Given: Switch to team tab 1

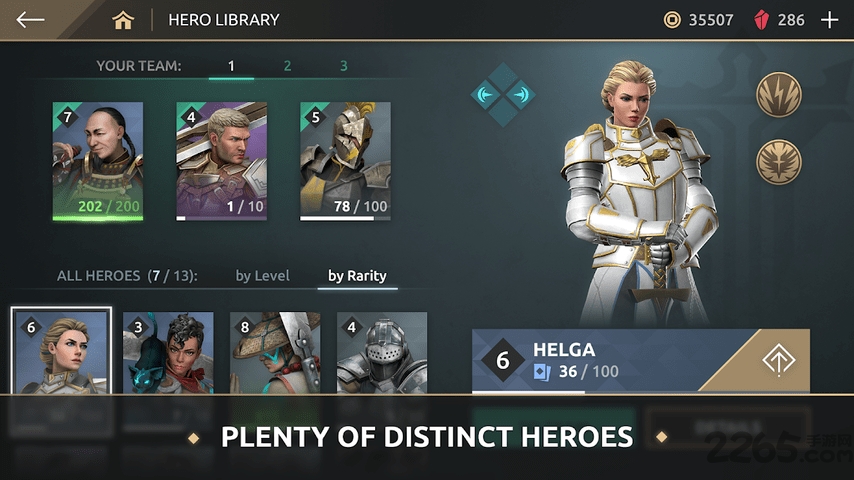Looking at the screenshot, I should point(231,66).
